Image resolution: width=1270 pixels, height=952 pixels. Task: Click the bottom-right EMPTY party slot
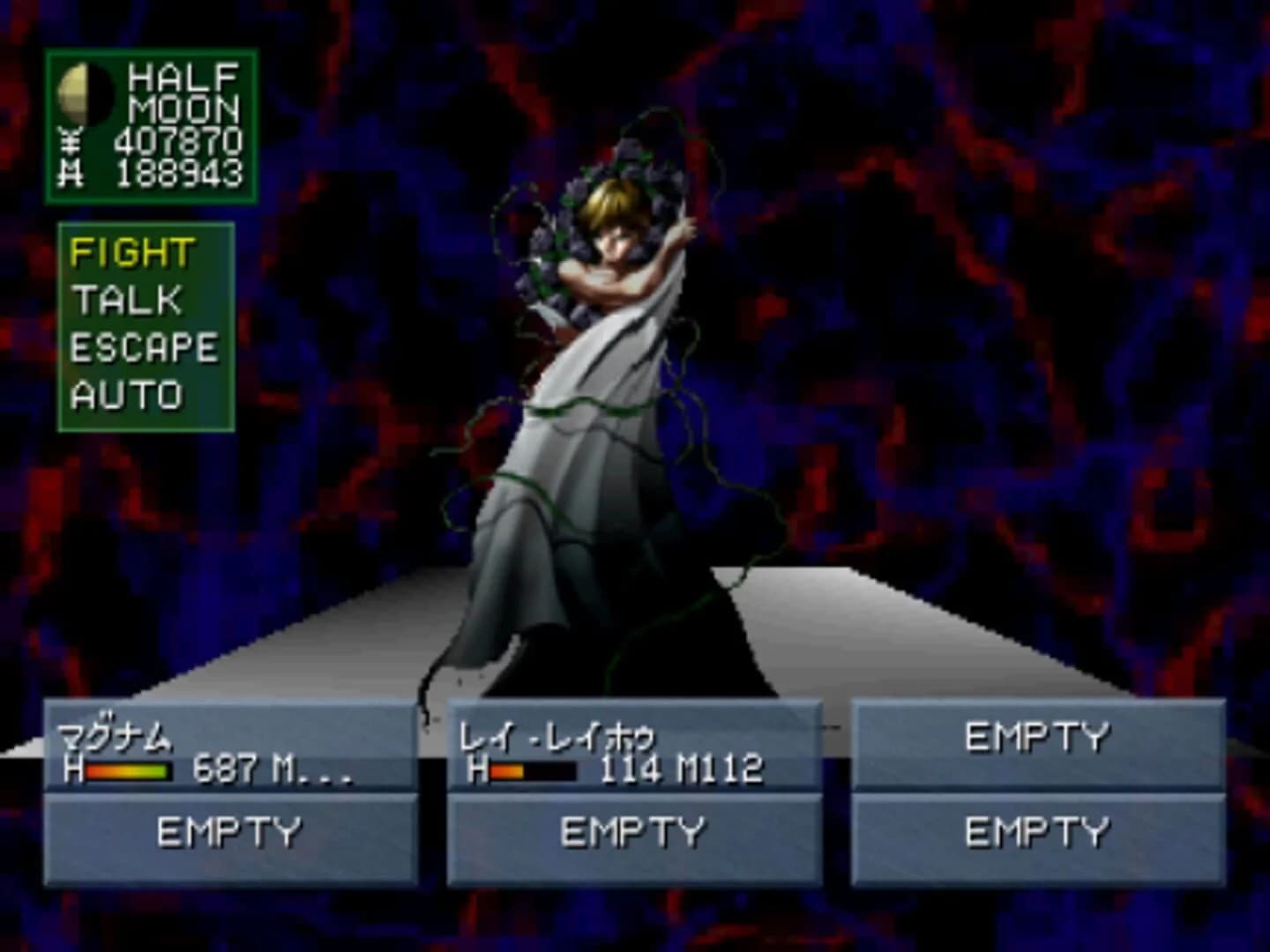click(1041, 829)
